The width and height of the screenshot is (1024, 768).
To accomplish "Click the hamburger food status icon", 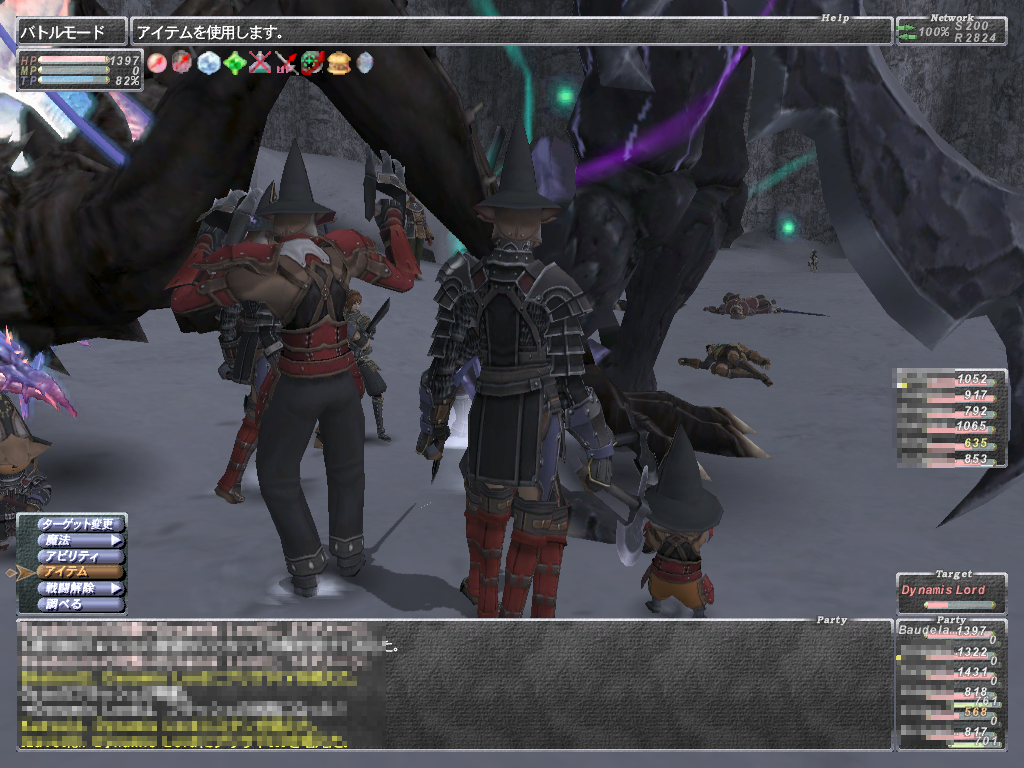I will (x=338, y=62).
